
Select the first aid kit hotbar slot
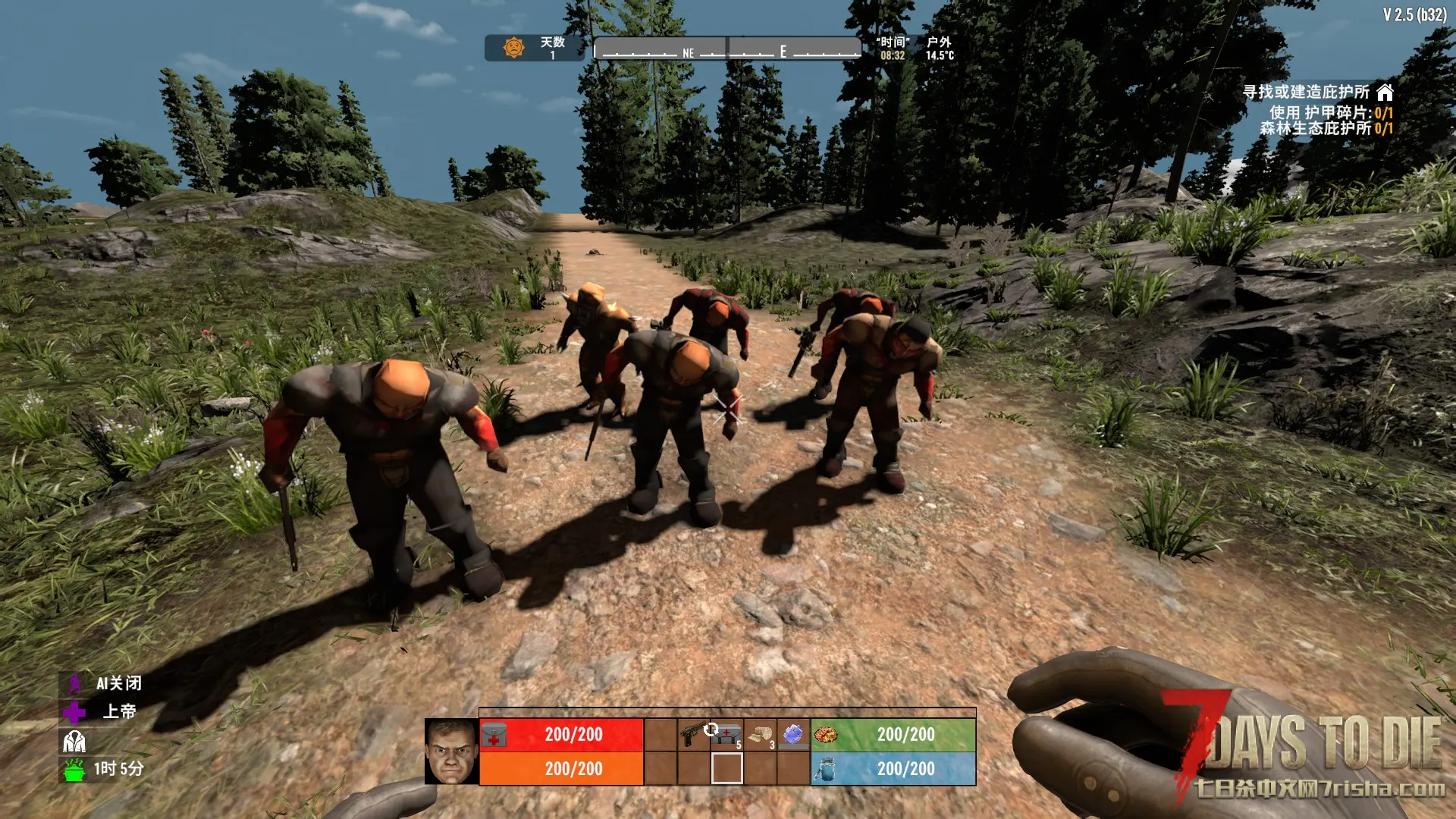[727, 734]
